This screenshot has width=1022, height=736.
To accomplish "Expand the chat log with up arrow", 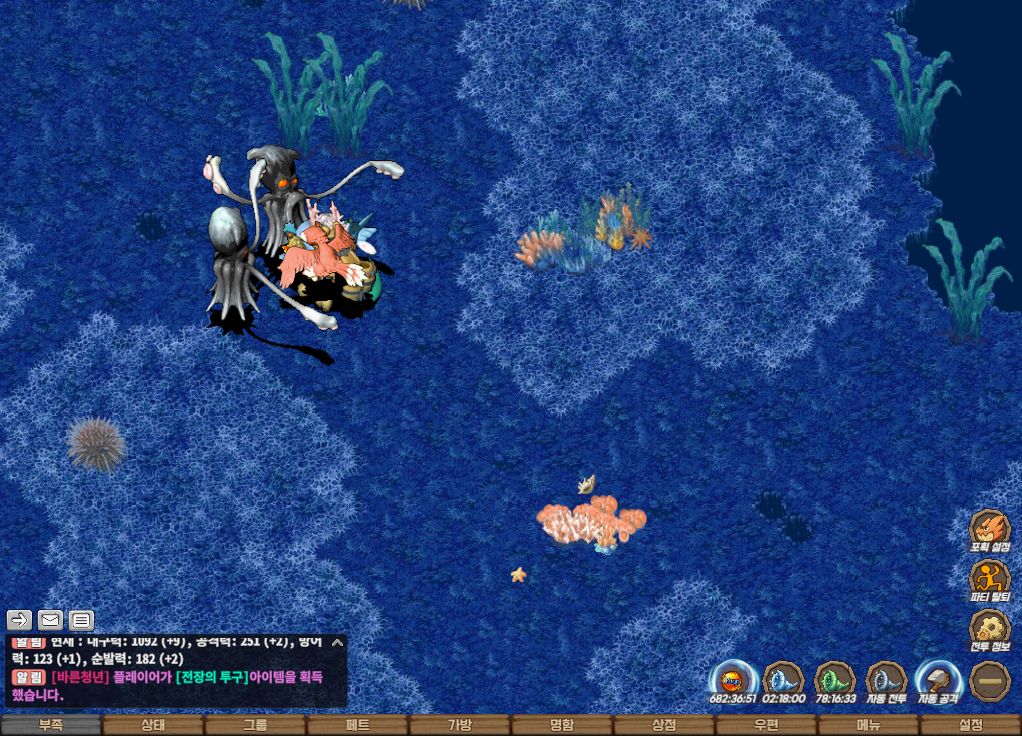I will coord(337,643).
